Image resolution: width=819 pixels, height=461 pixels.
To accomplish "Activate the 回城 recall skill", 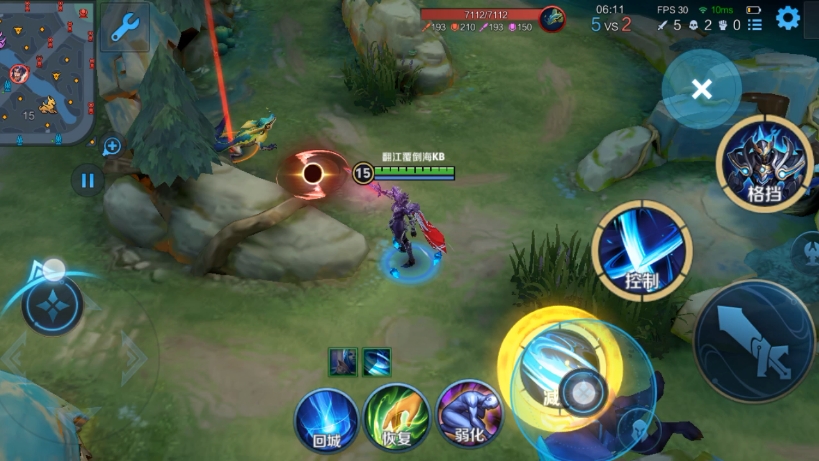I will 326,417.
